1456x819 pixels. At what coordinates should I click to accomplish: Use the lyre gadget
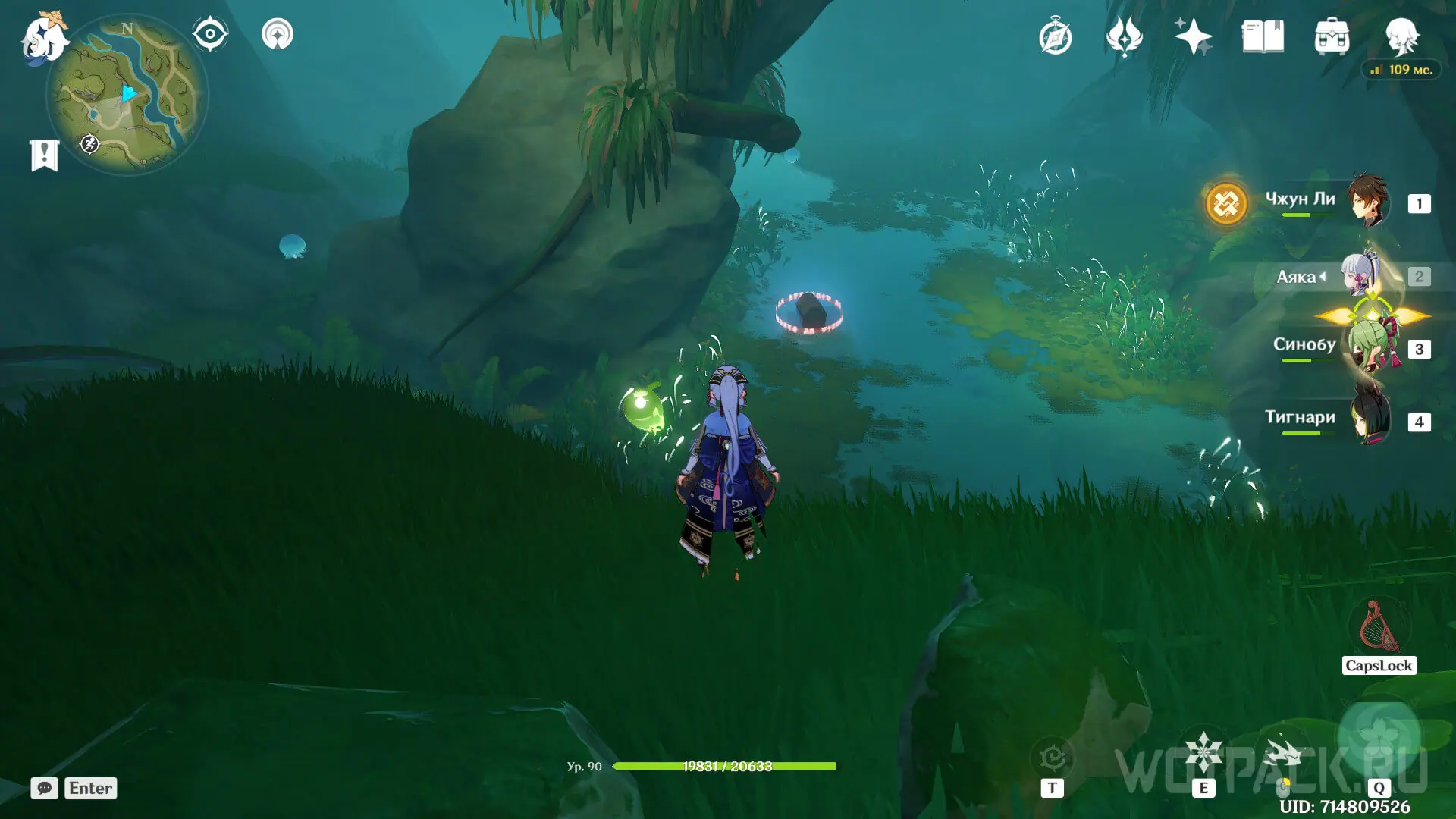1379,628
